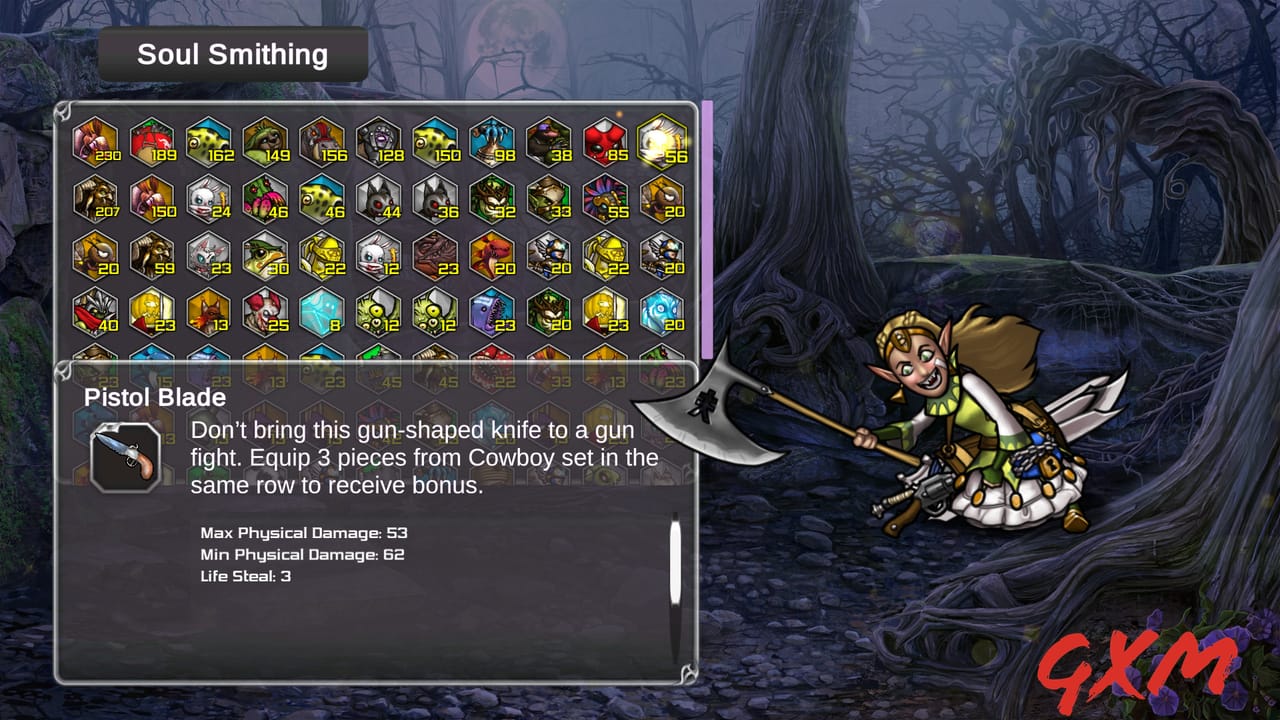
Task: Select the Pistol Blade item icon
Action: coord(125,457)
